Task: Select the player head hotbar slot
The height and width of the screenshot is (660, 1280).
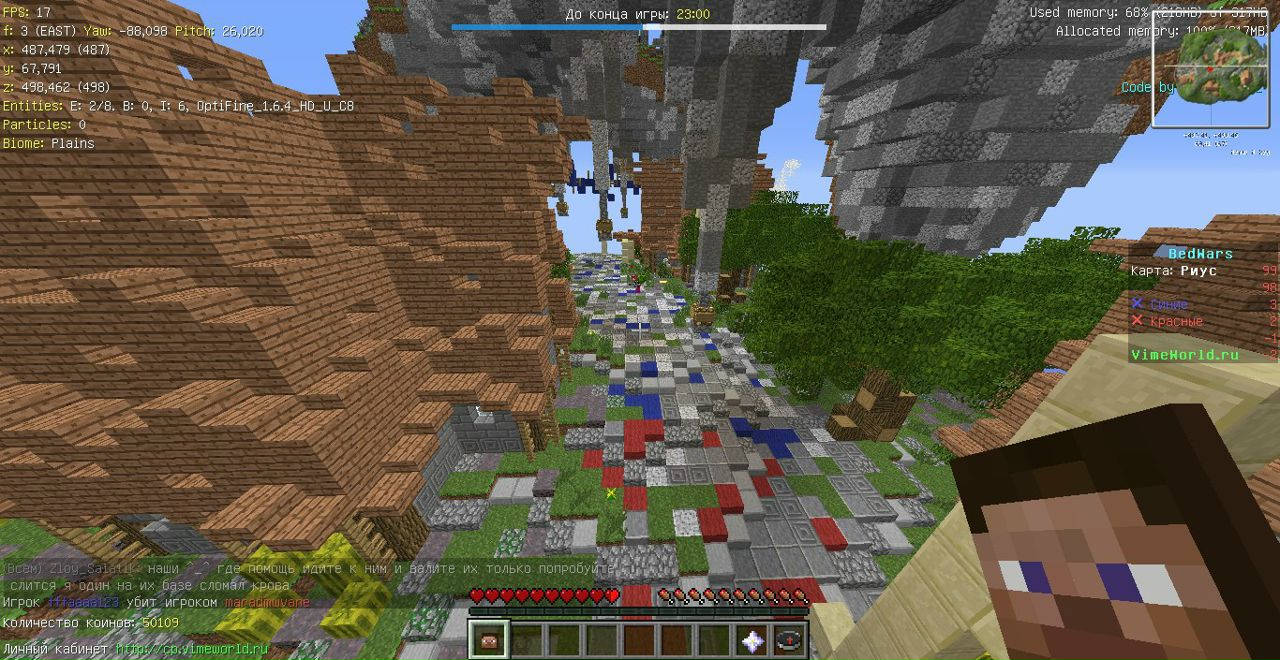Action: (490, 640)
